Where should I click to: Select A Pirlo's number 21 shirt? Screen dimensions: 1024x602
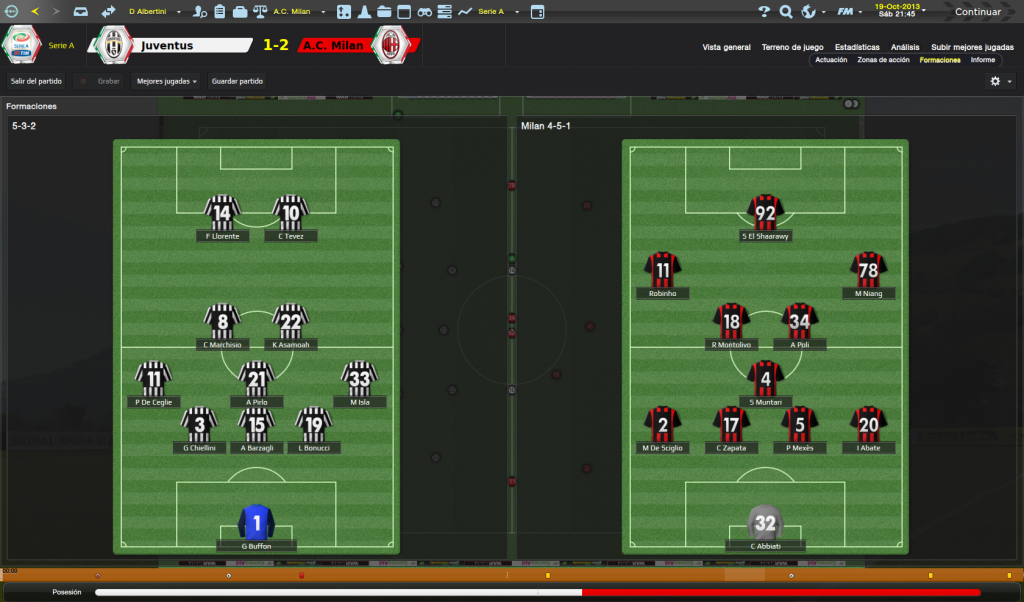[x=257, y=379]
